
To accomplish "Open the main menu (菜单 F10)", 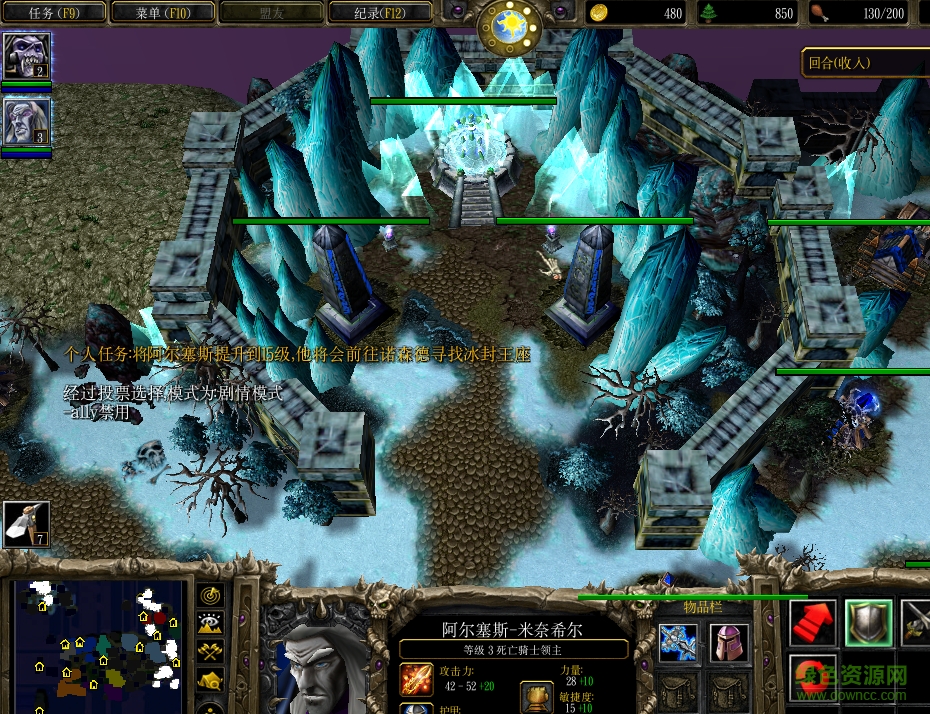I will point(162,13).
